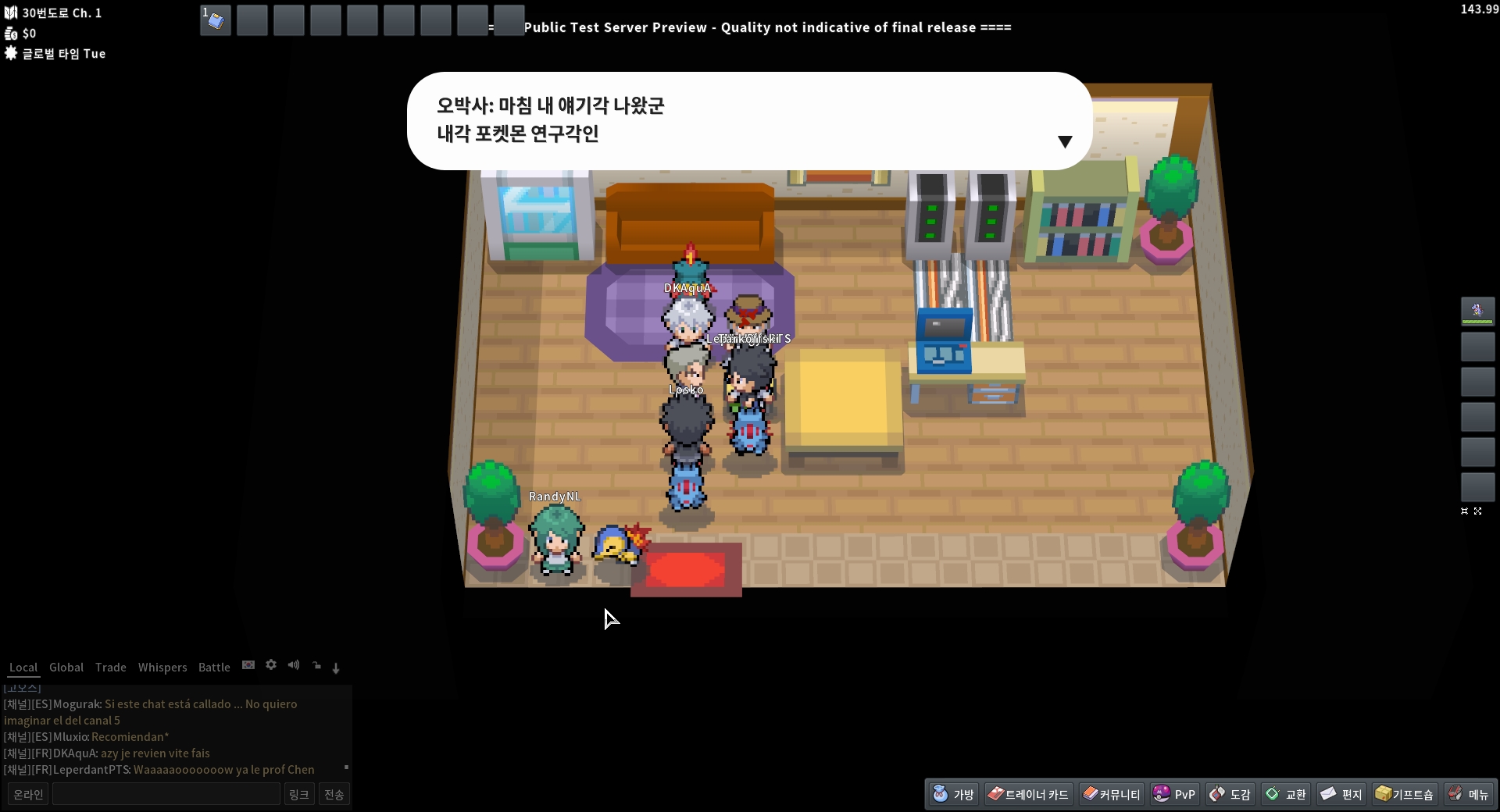Open the 커뮤니티 community panel
1500x812 pixels.
[1112, 794]
